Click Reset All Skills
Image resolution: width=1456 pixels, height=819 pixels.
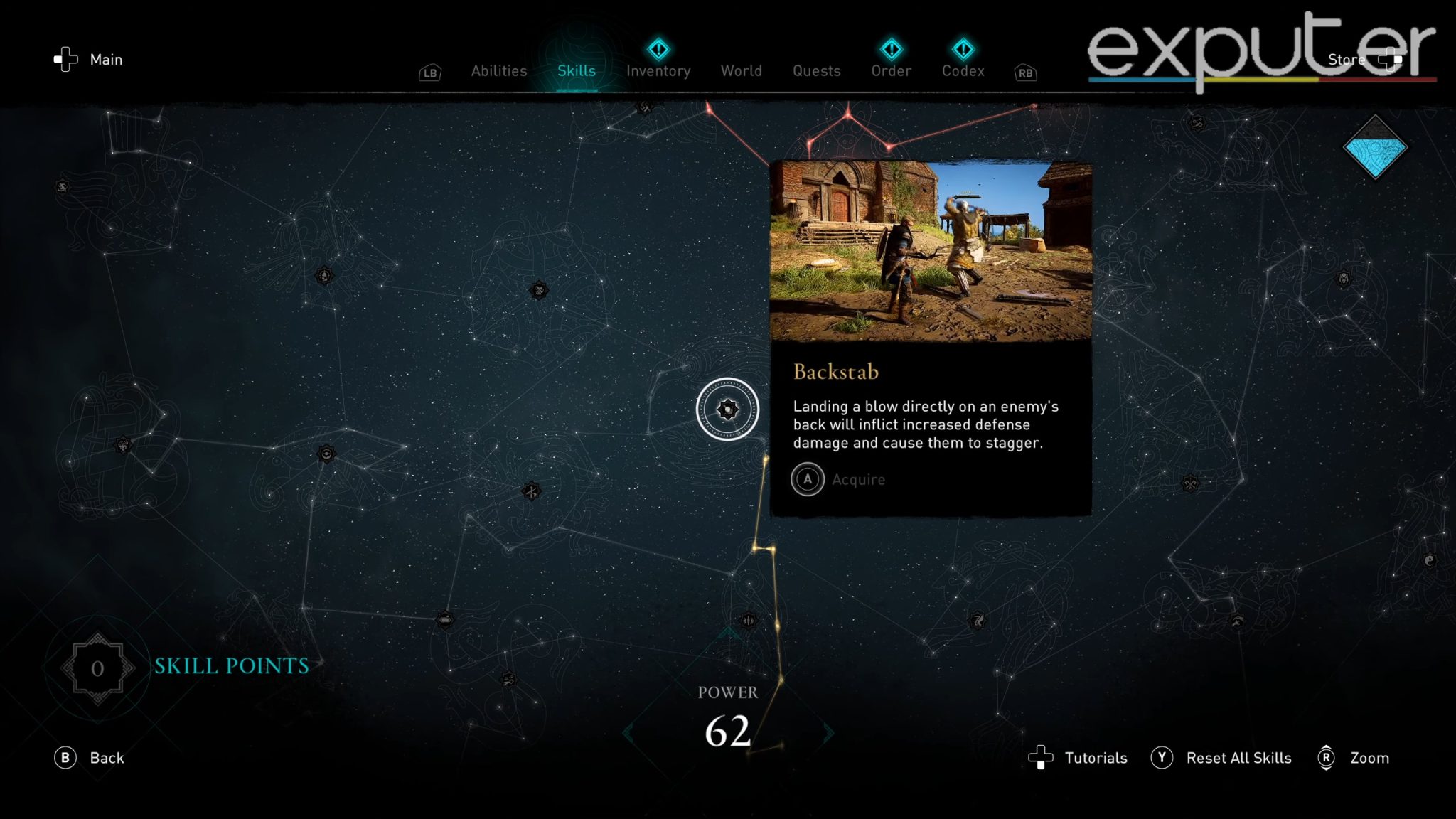[x=1239, y=758]
